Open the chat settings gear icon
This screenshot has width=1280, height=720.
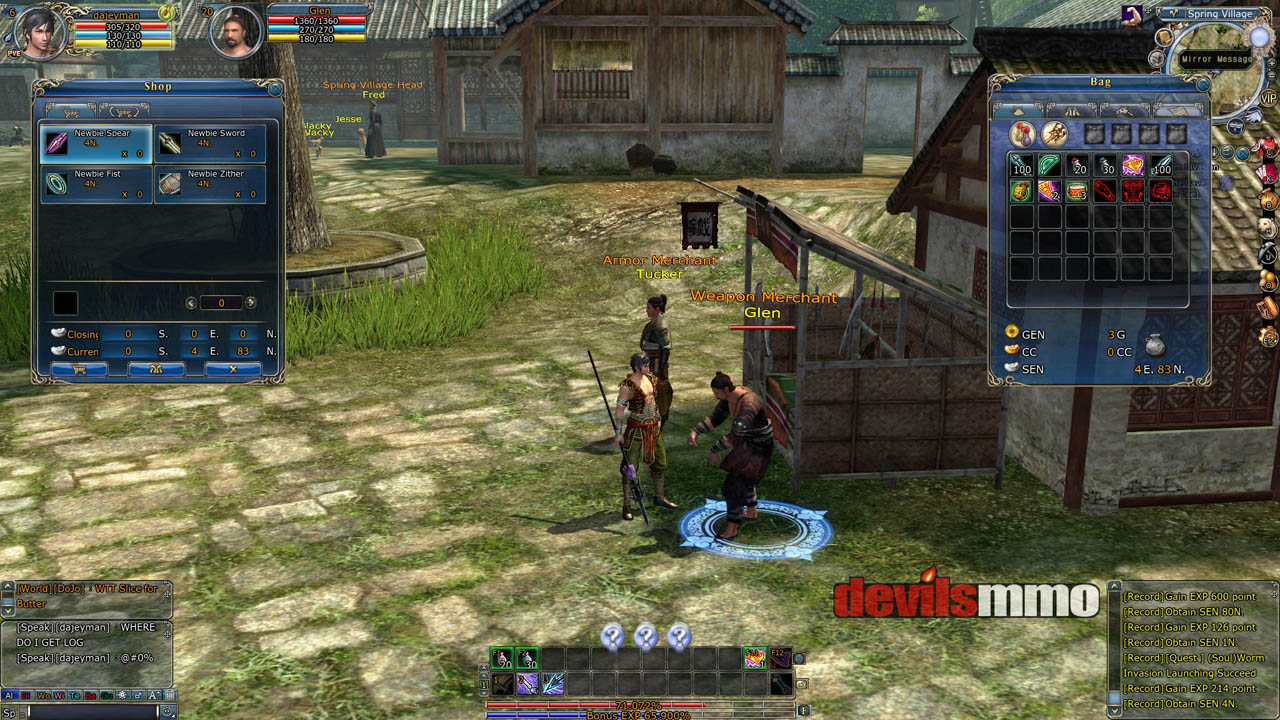click(x=122, y=695)
